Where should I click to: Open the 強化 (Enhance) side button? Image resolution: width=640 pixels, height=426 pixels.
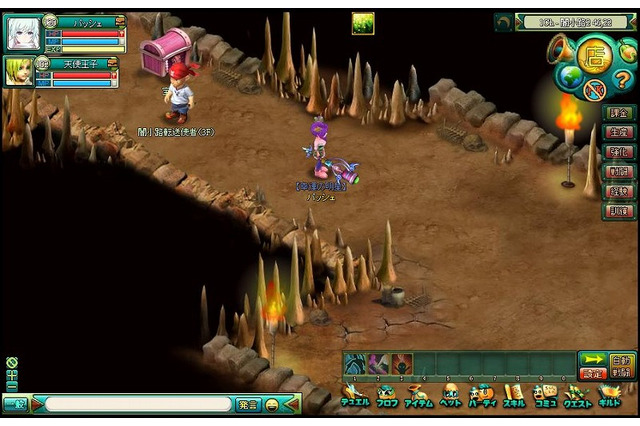coord(617,152)
